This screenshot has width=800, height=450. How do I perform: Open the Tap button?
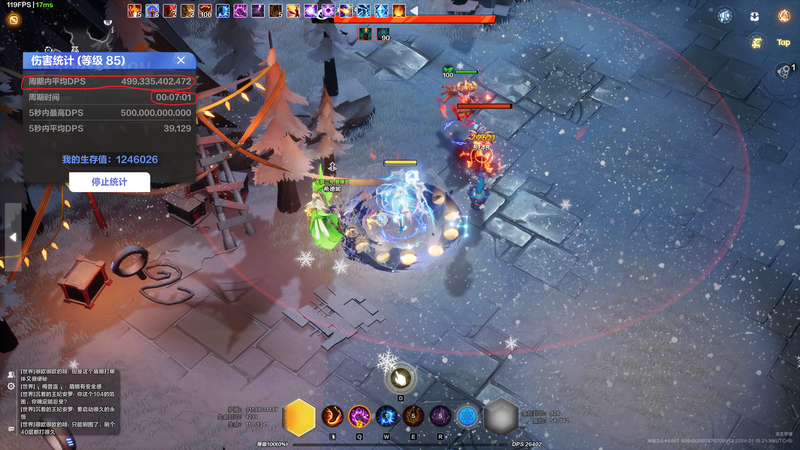pyautogui.click(x=783, y=42)
